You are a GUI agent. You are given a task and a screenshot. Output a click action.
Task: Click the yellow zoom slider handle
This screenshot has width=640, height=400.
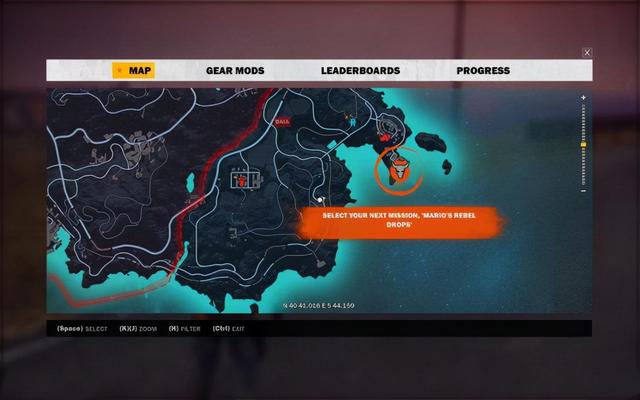click(583, 145)
